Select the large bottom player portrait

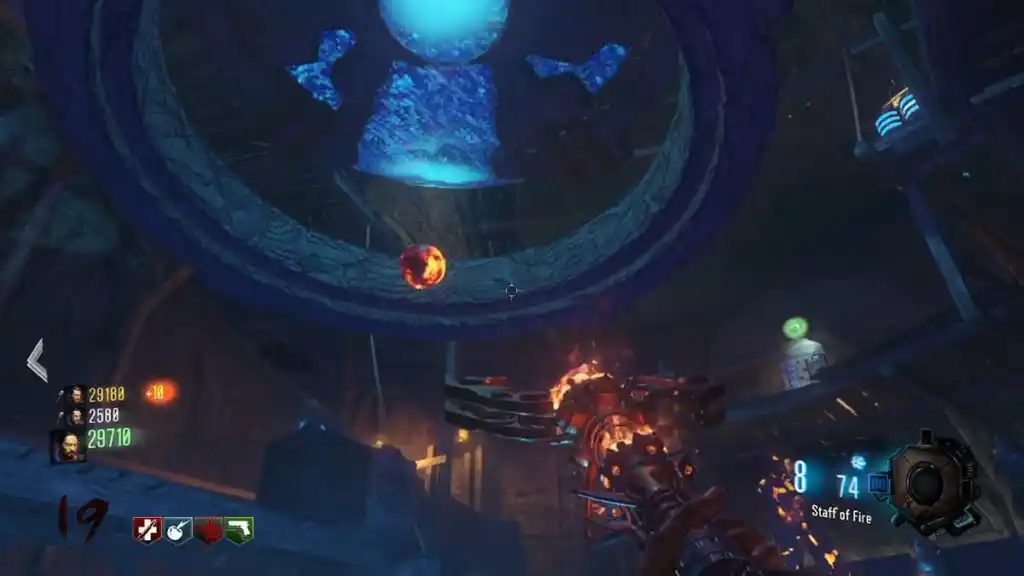[x=68, y=445]
